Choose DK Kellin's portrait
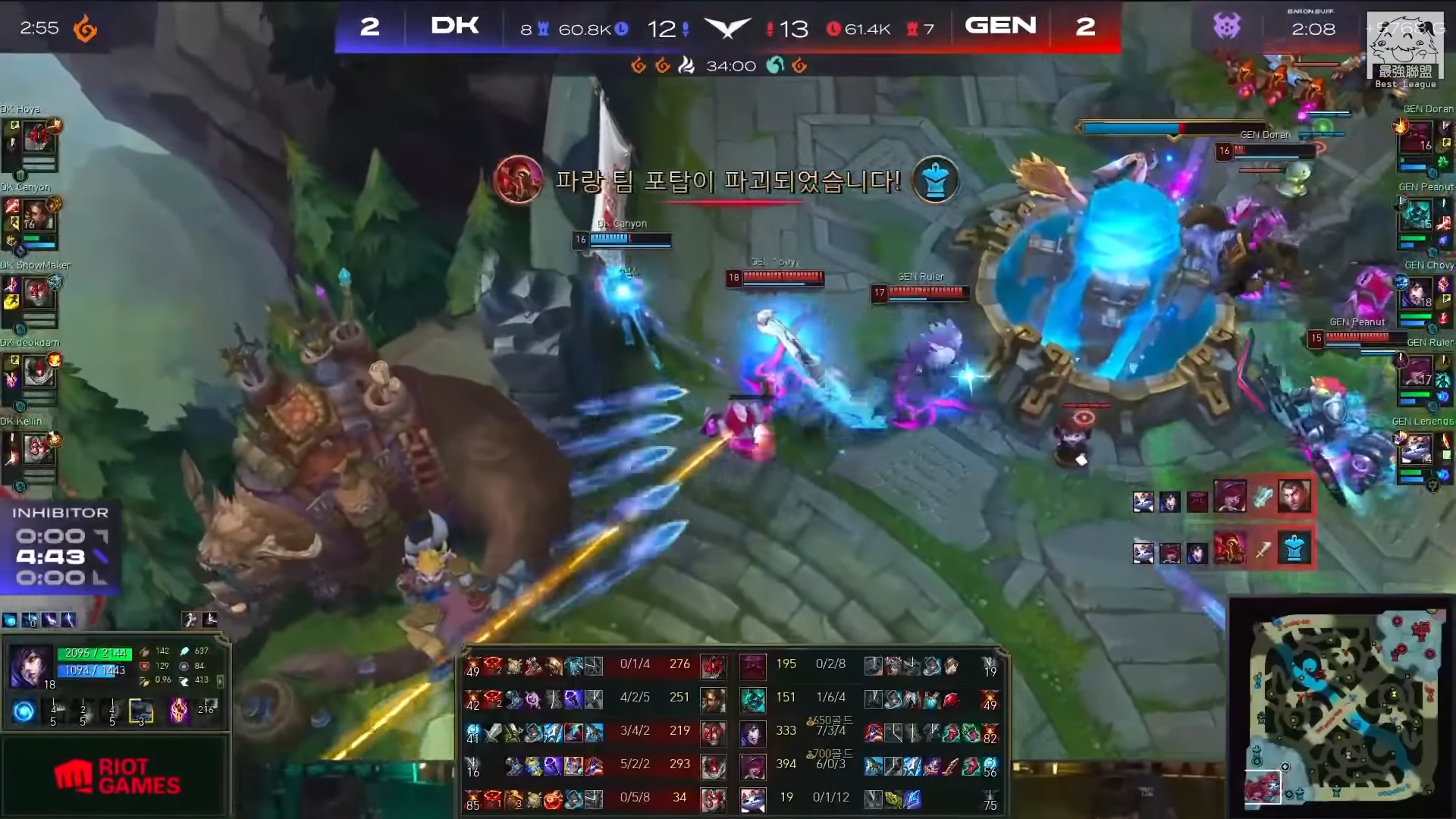The width and height of the screenshot is (1456, 819). 37,450
